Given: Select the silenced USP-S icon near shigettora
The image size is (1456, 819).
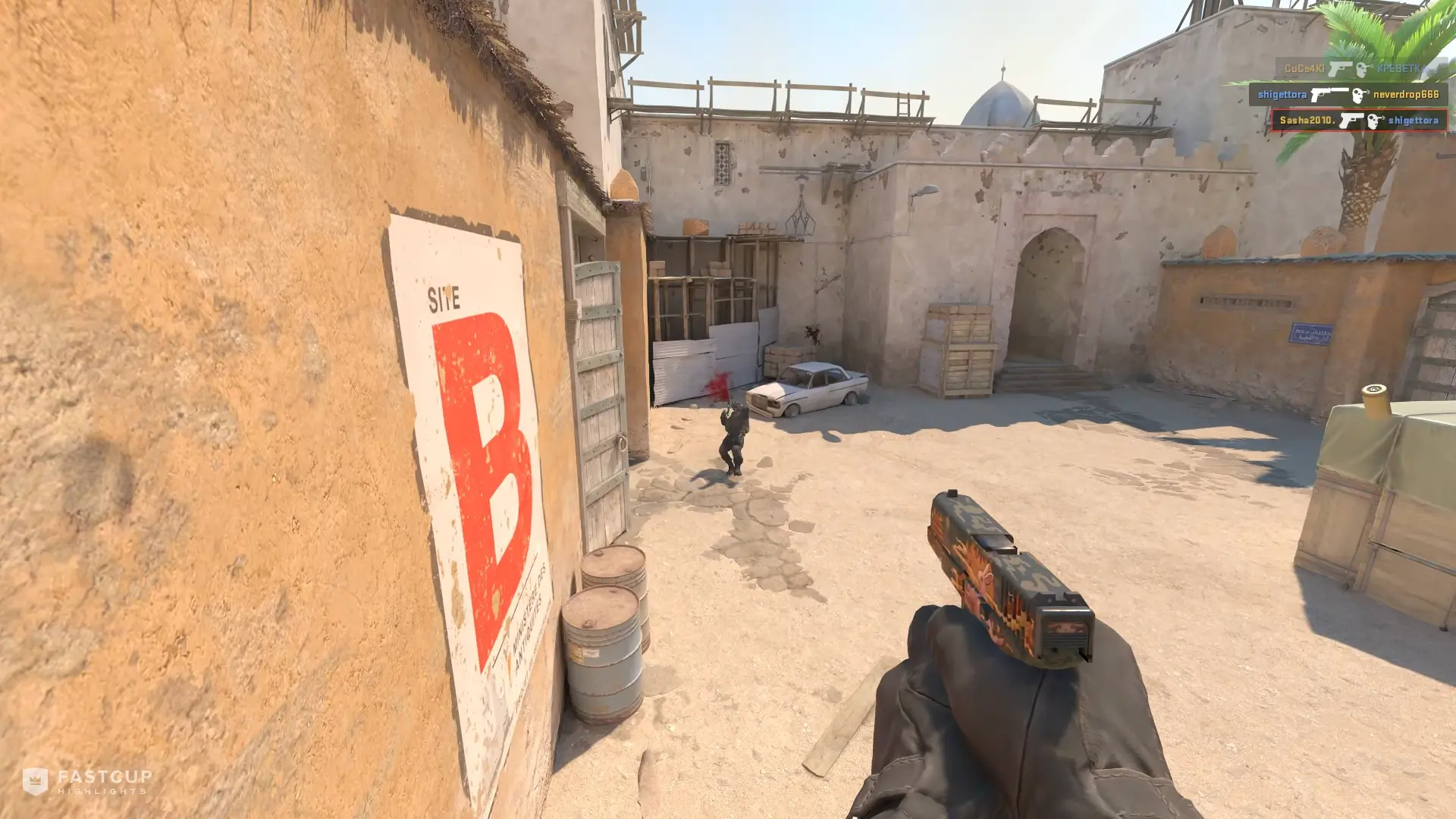Looking at the screenshot, I should pyautogui.click(x=1330, y=94).
